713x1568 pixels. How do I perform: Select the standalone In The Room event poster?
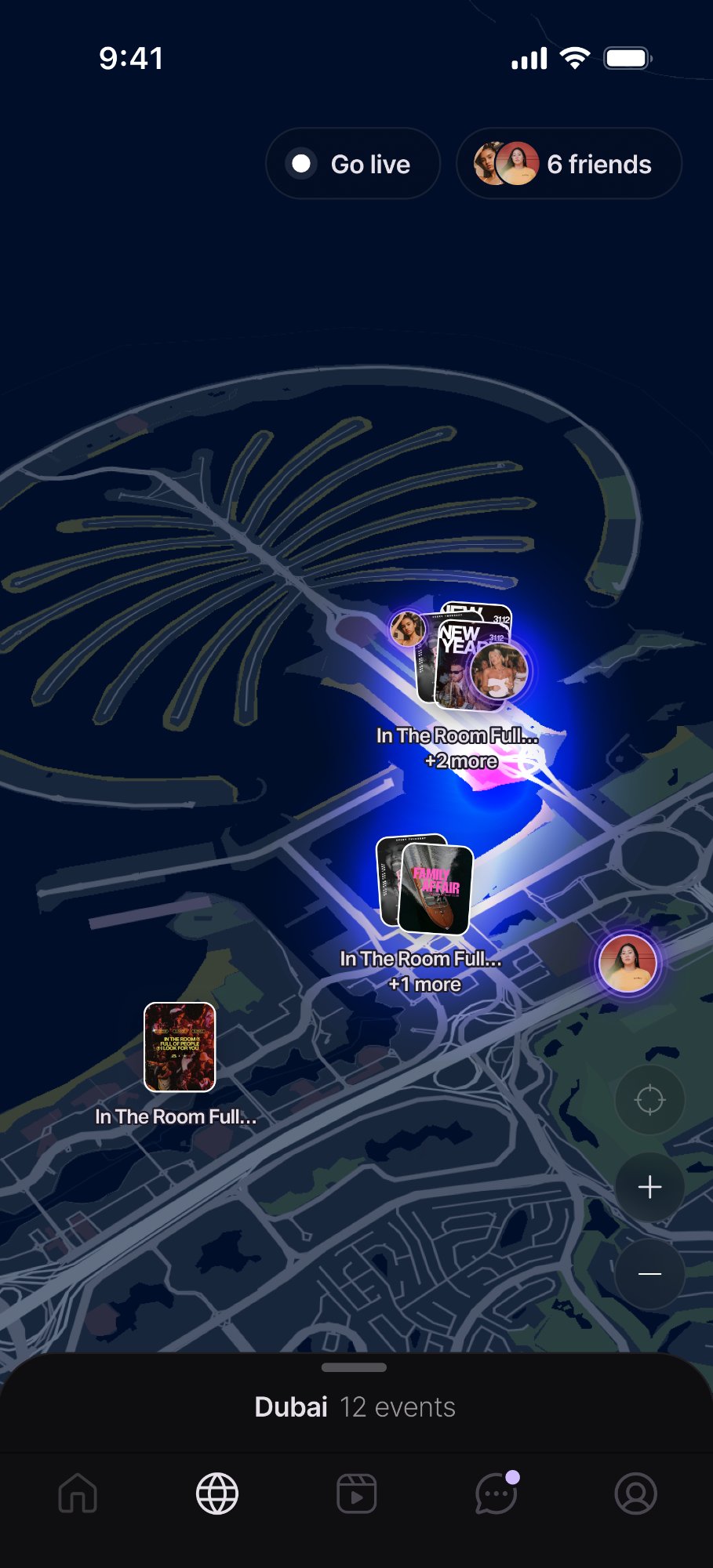(x=180, y=1047)
